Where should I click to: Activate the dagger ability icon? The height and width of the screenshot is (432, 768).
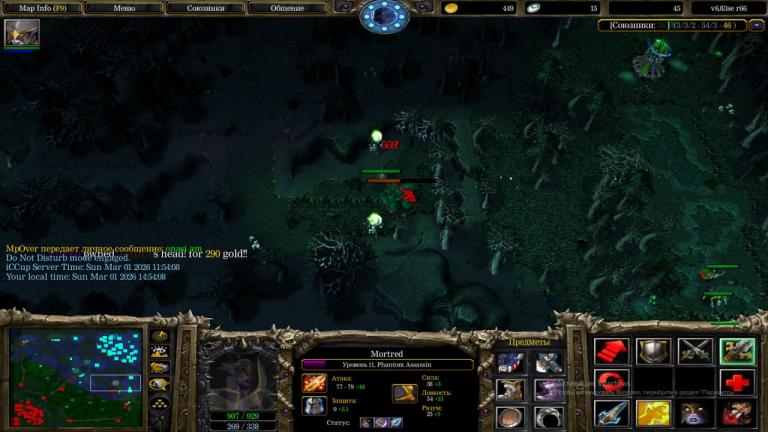click(x=611, y=414)
